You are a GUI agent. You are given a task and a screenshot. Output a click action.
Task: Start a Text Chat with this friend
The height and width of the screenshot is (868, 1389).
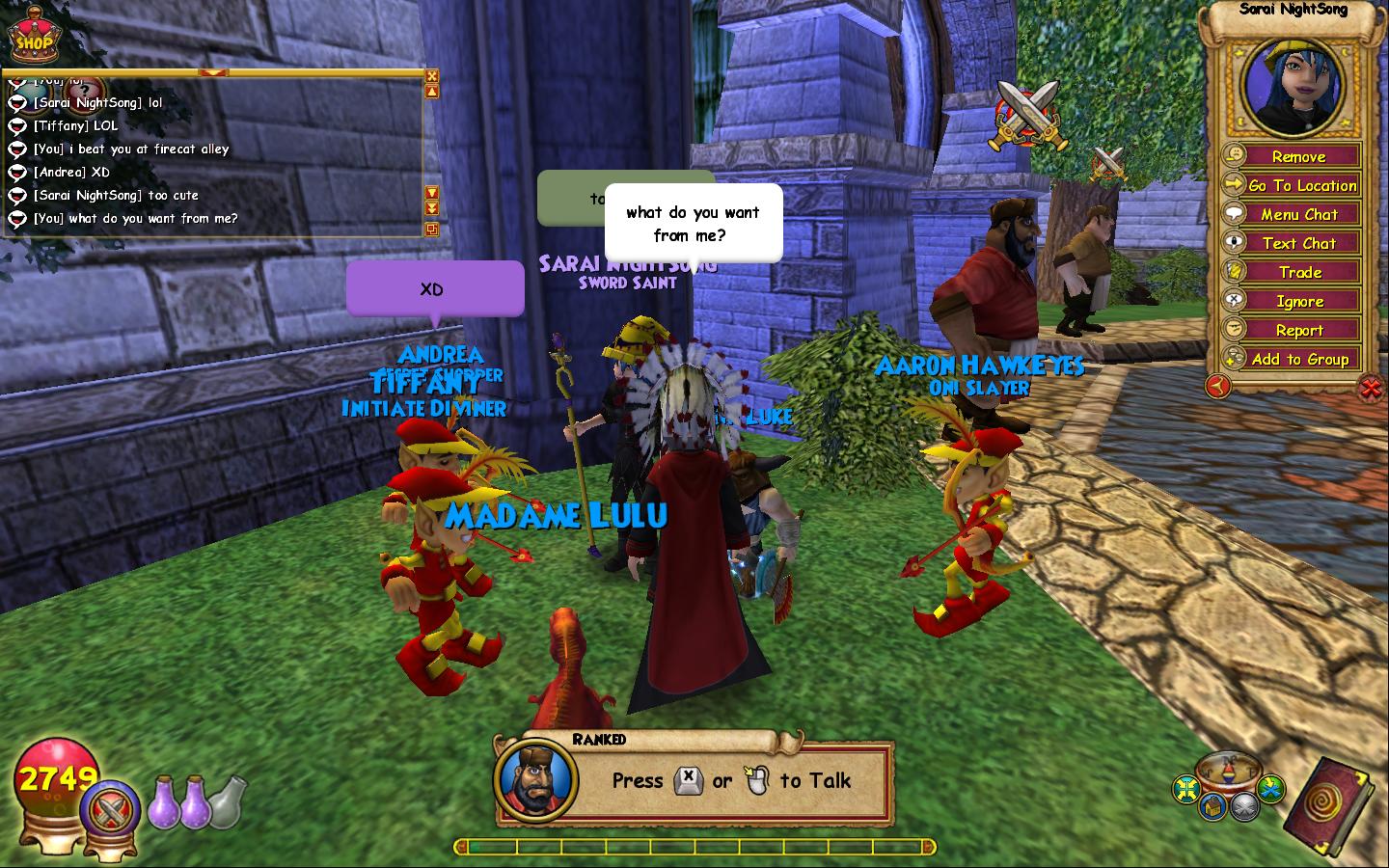[x=1298, y=243]
